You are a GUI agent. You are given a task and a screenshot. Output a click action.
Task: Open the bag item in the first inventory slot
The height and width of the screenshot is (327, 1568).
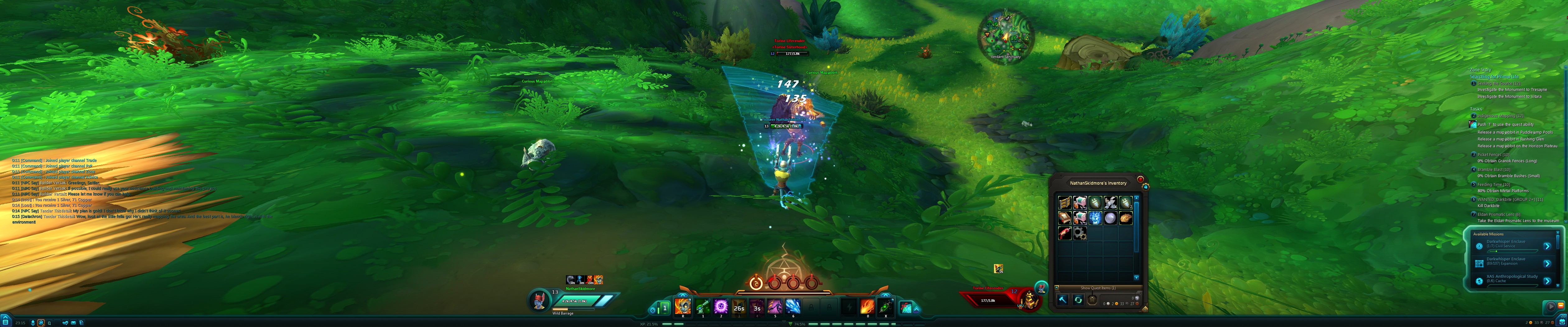tap(1065, 203)
